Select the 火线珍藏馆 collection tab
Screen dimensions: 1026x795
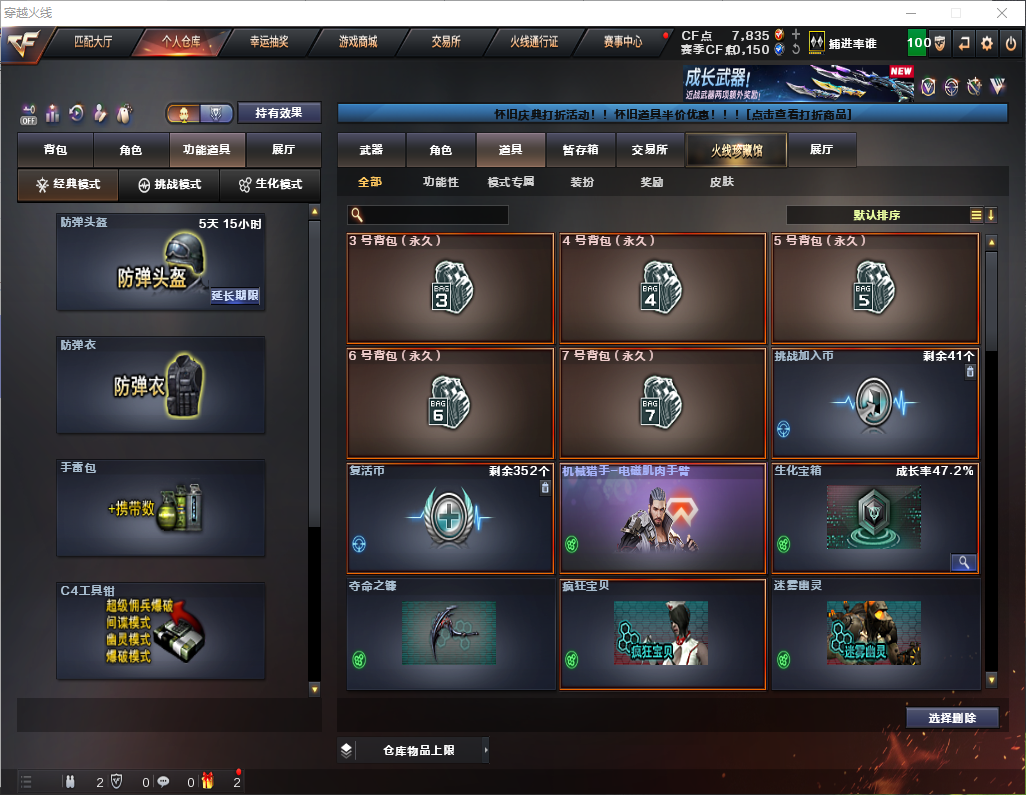click(736, 150)
